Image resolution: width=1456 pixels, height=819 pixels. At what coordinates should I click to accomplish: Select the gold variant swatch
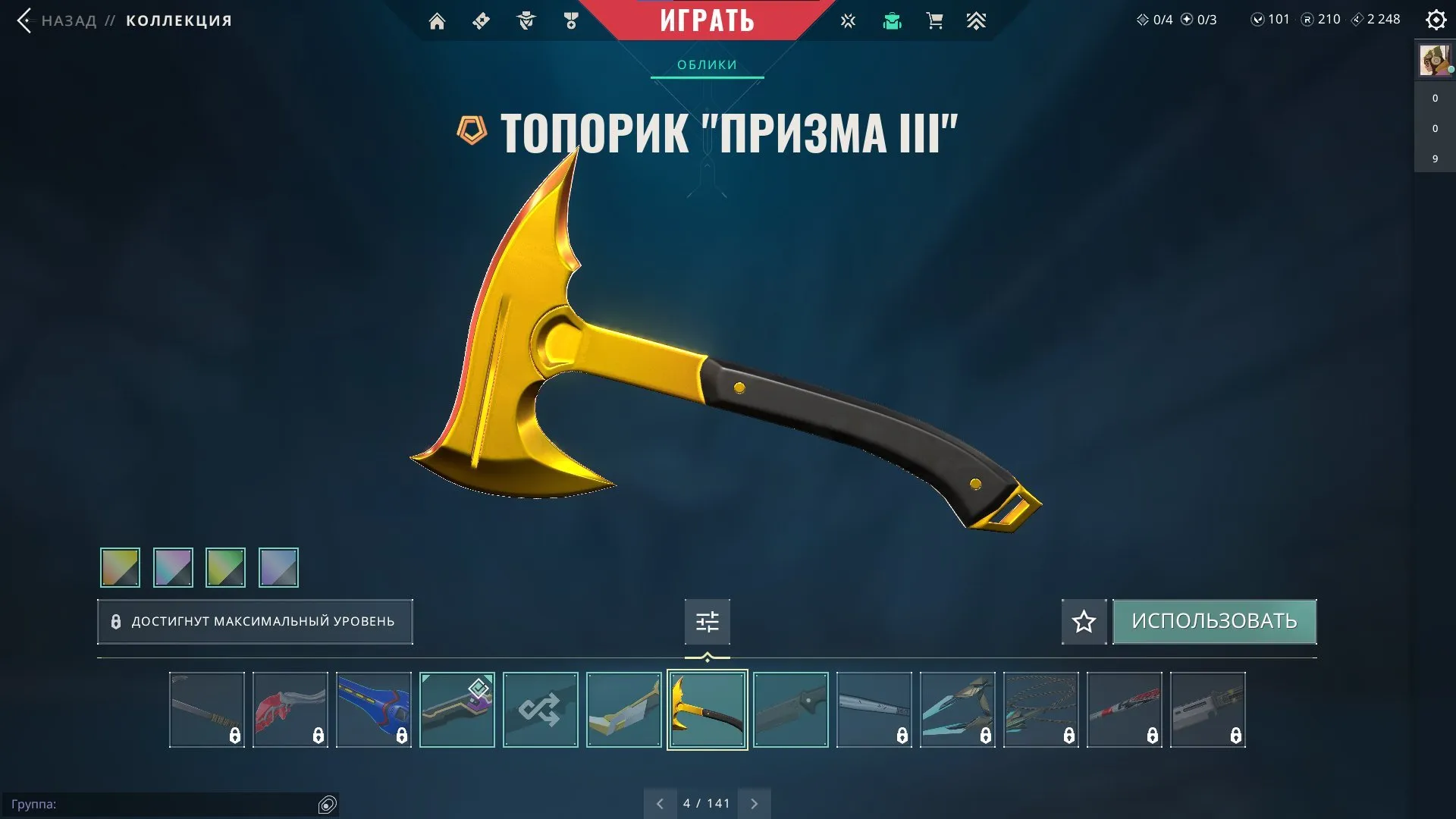click(120, 567)
